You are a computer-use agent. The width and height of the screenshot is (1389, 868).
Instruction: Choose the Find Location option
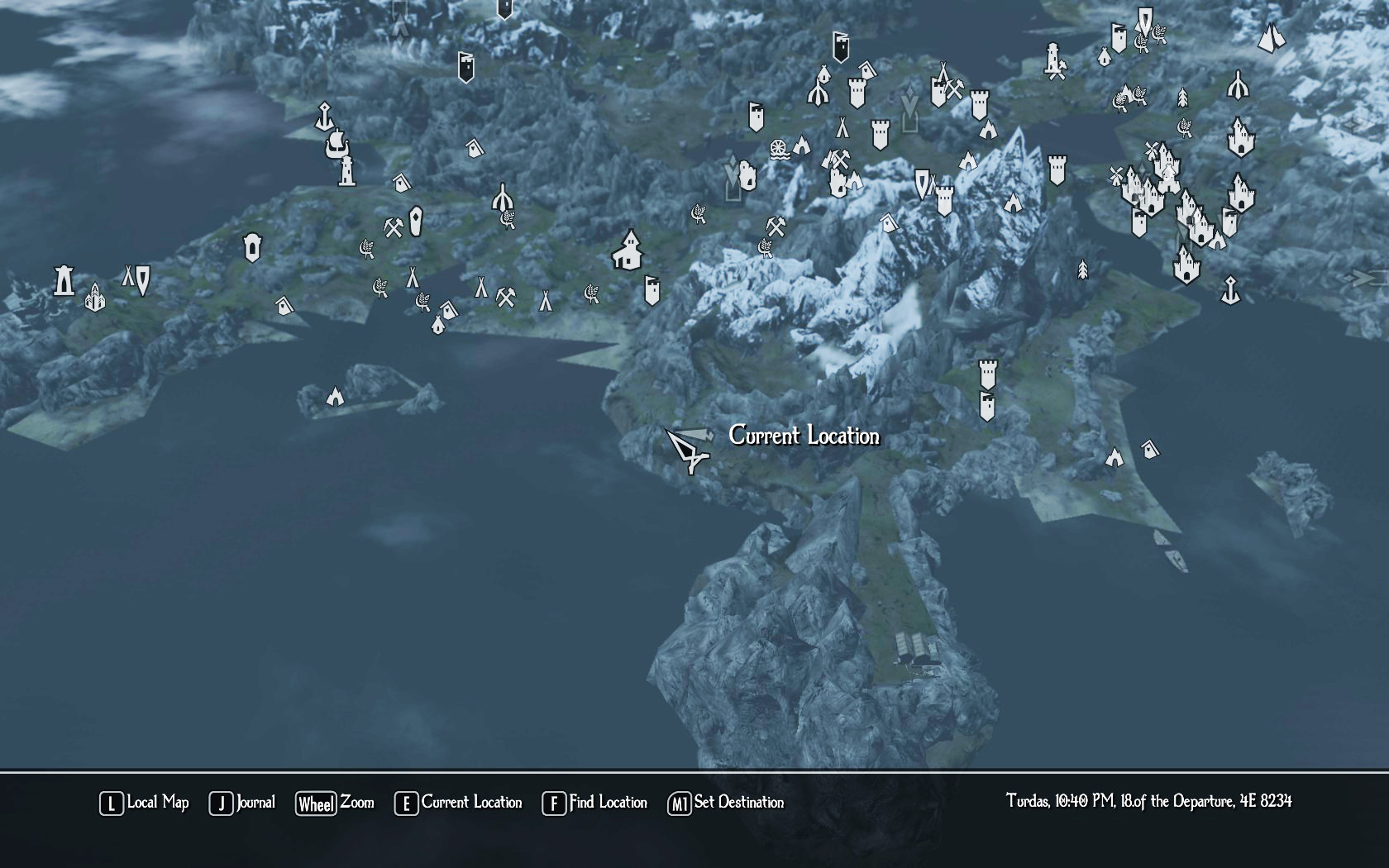(594, 803)
